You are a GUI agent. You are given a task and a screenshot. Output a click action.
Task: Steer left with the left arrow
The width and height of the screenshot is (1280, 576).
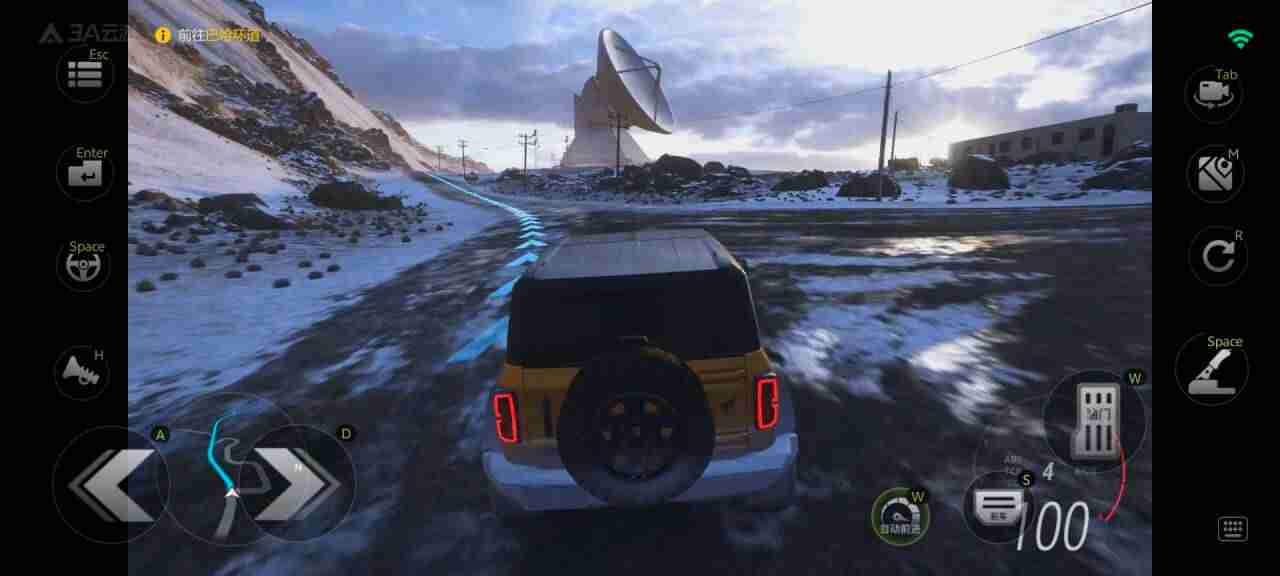tap(110, 485)
